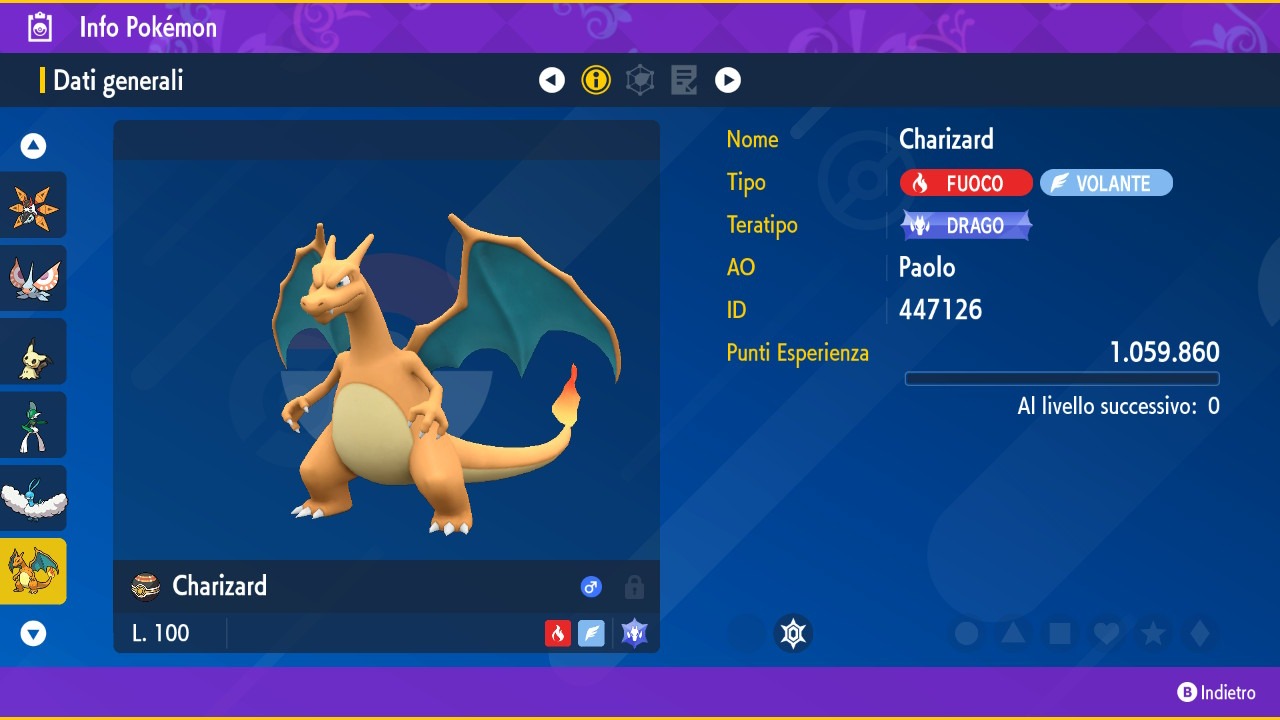Toggle the triangle marking
Screen dimensions: 1280x720
click(x=1013, y=633)
